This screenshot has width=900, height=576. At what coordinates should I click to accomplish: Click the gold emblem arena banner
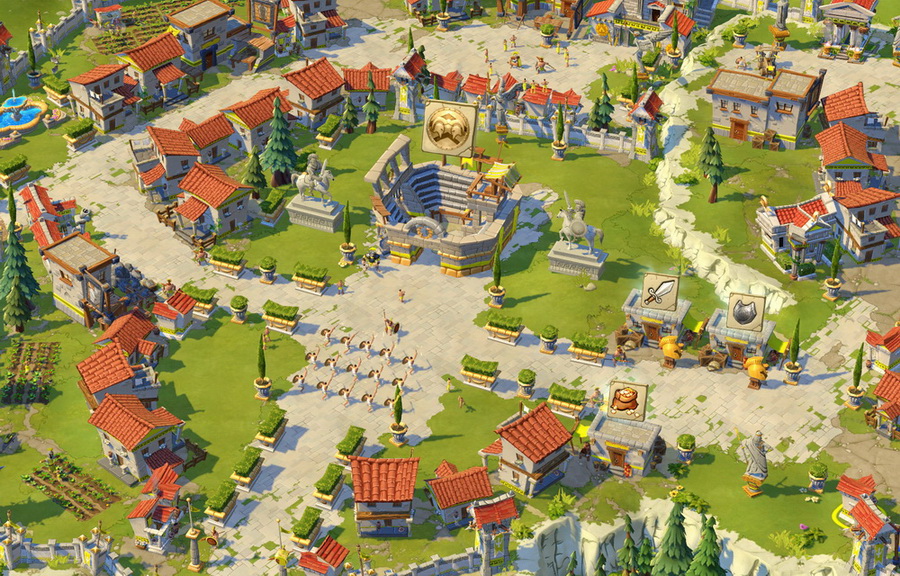(x=449, y=127)
